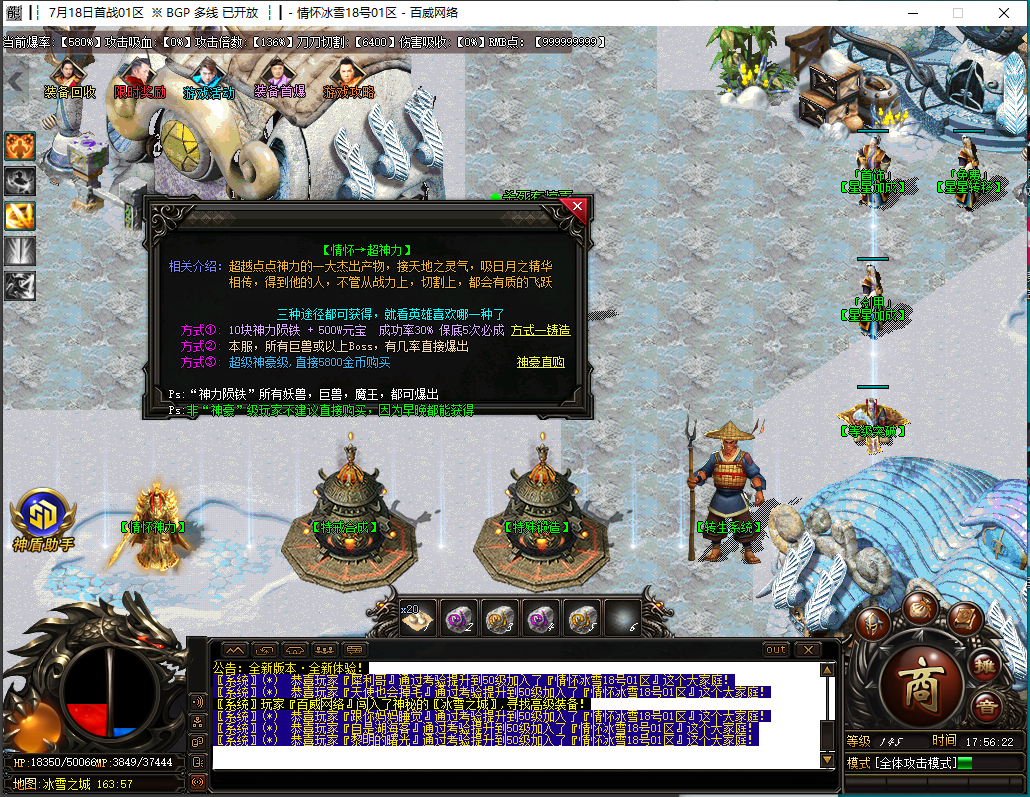Collapse the top icon bar with the left arrow
The width and height of the screenshot is (1030, 797).
coord(14,80)
